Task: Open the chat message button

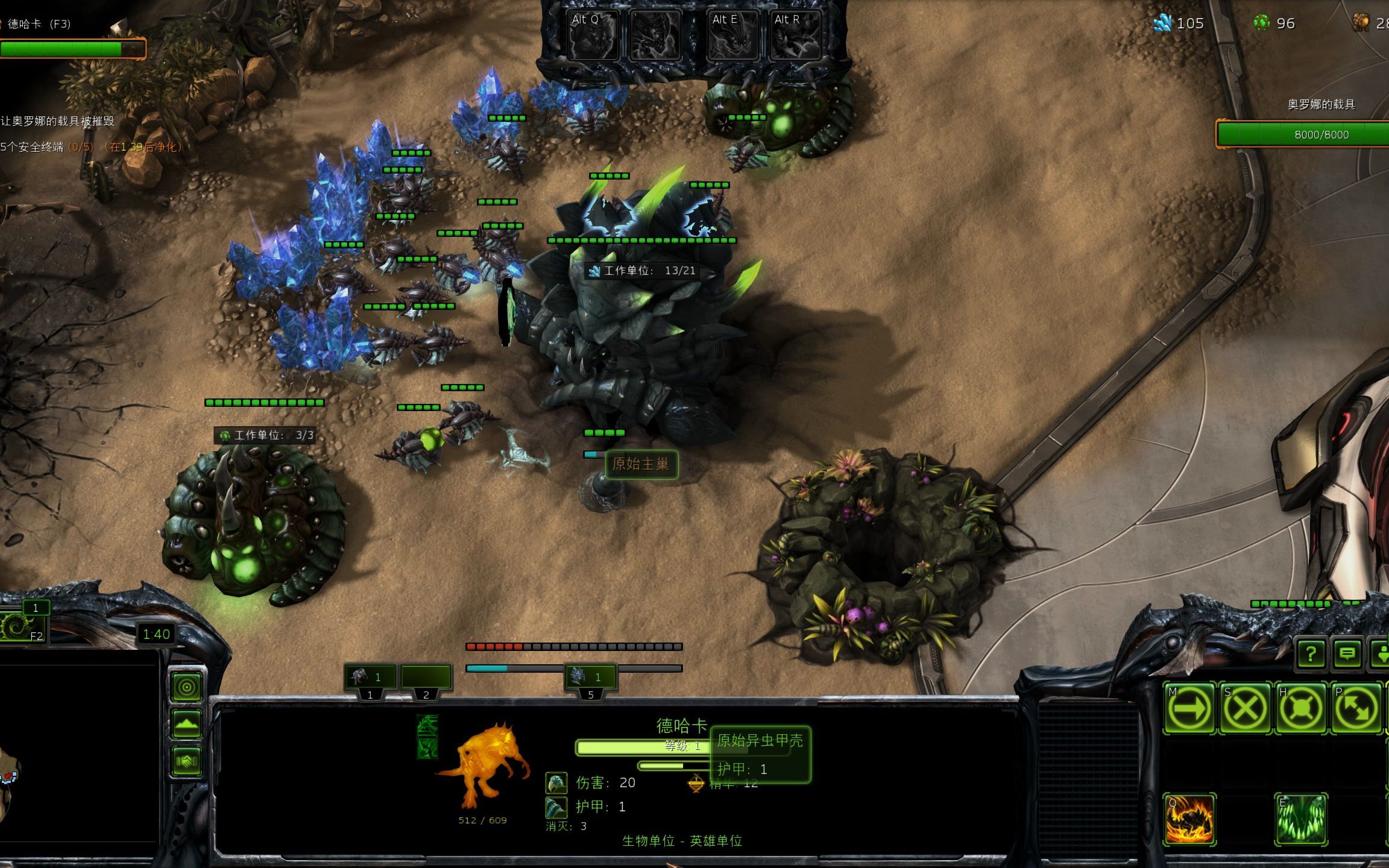Action: click(1347, 653)
